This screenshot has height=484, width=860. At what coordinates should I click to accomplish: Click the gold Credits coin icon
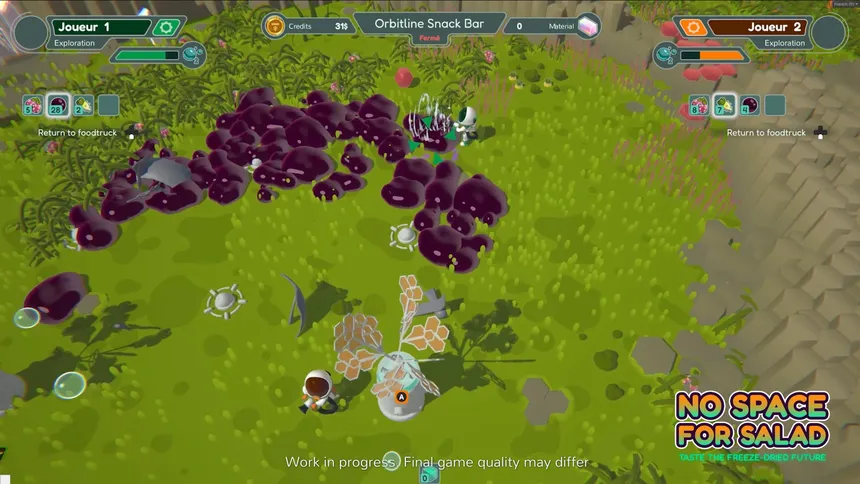coord(274,26)
